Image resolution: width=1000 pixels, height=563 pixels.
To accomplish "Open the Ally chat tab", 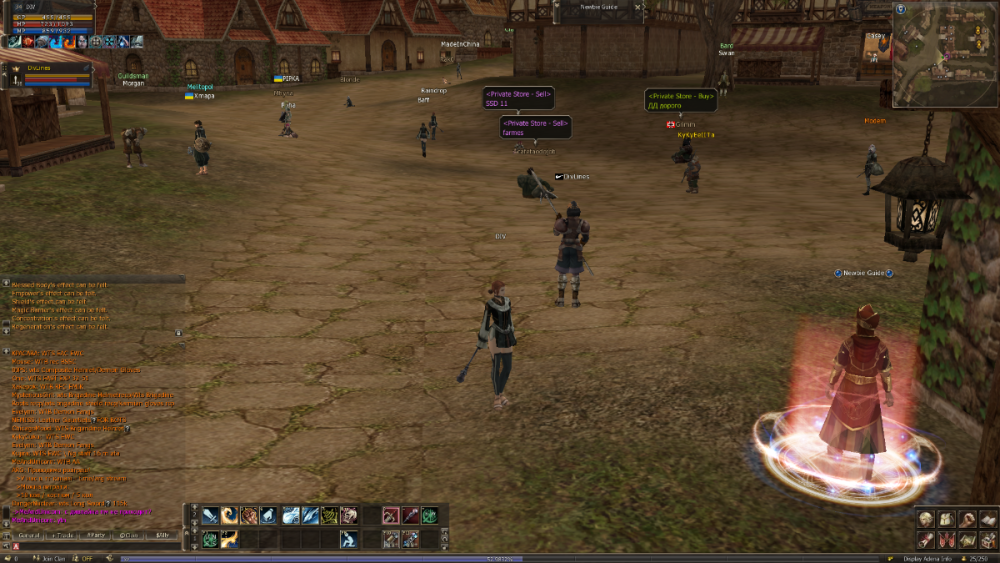I will (x=162, y=536).
